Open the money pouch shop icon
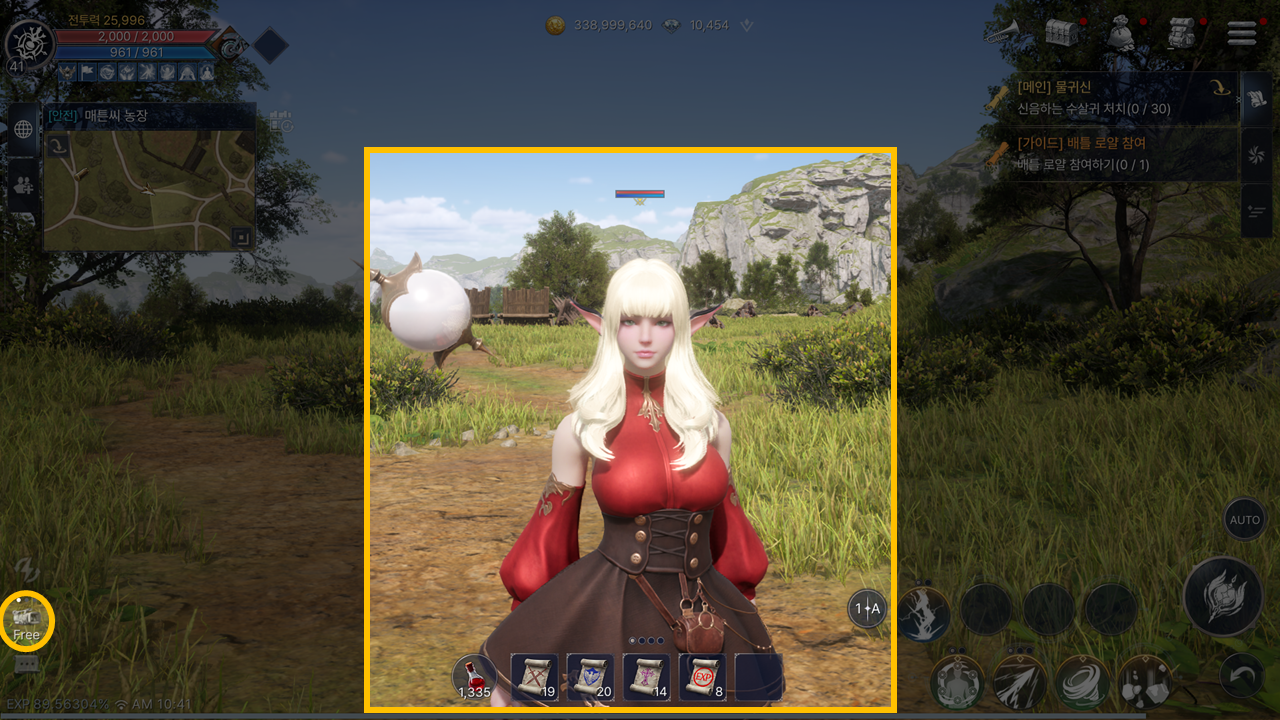This screenshot has width=1280, height=720. point(1122,33)
